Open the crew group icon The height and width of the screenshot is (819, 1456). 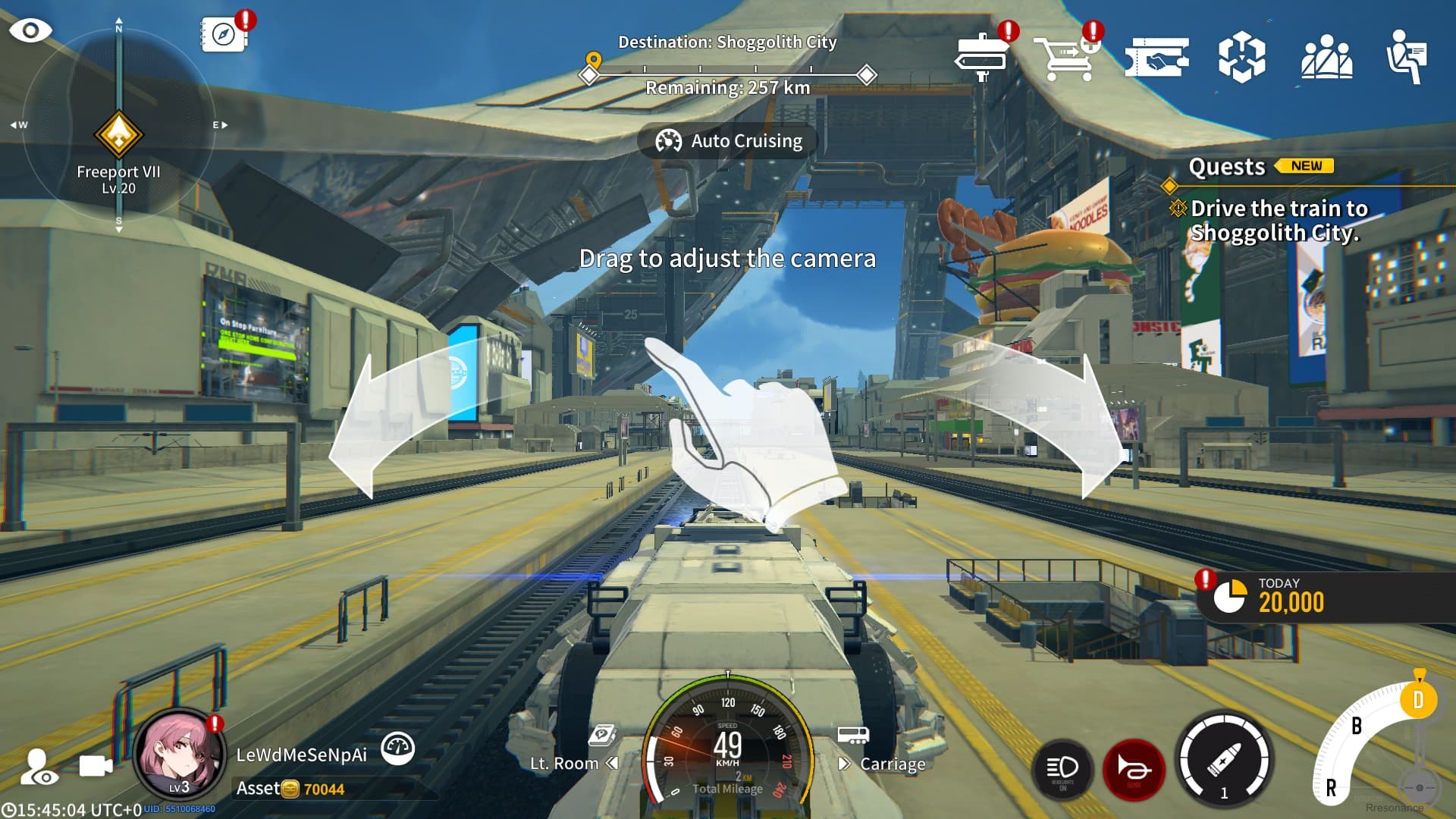pos(1326,57)
